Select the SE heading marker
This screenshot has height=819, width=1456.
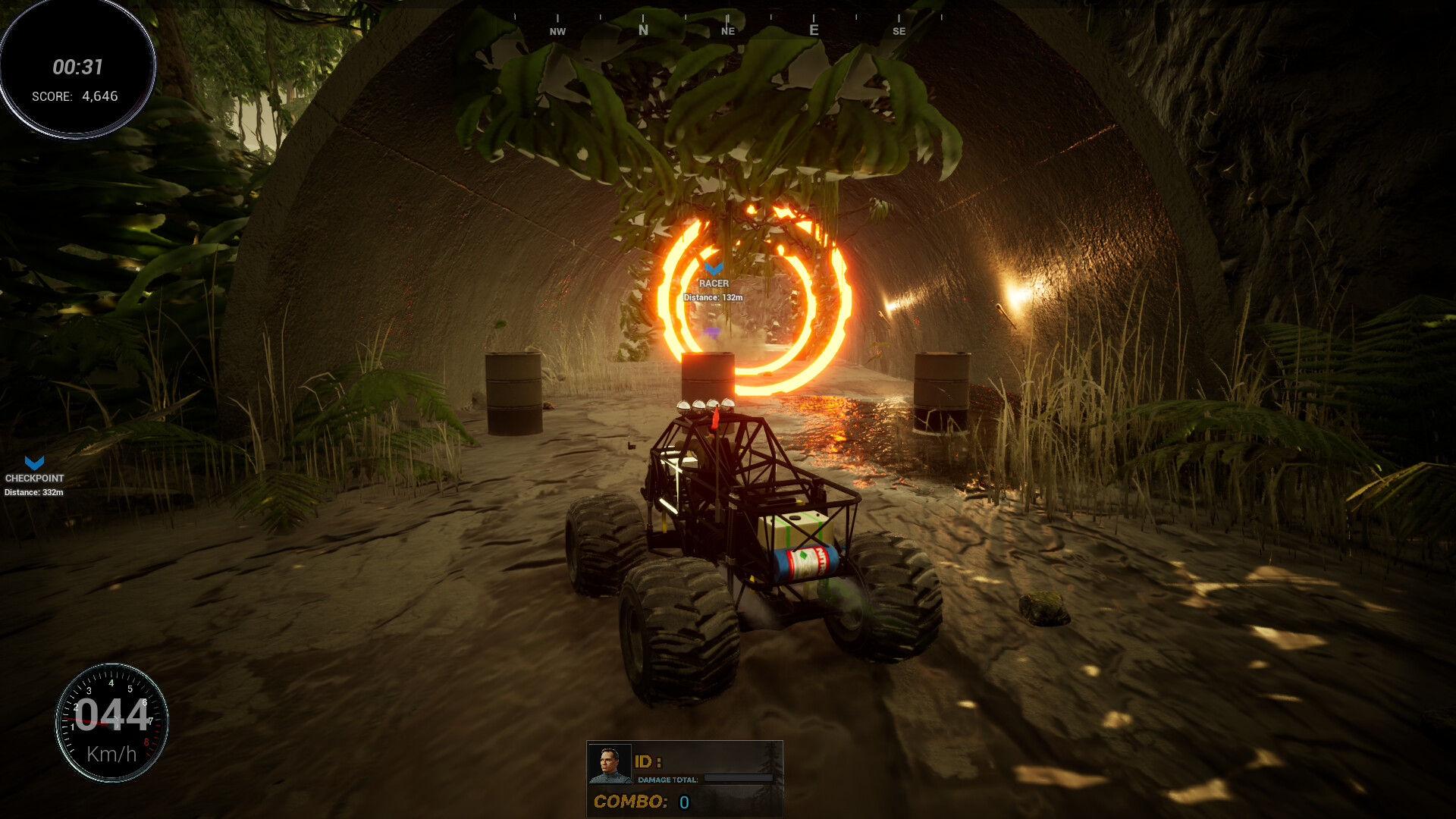[900, 32]
